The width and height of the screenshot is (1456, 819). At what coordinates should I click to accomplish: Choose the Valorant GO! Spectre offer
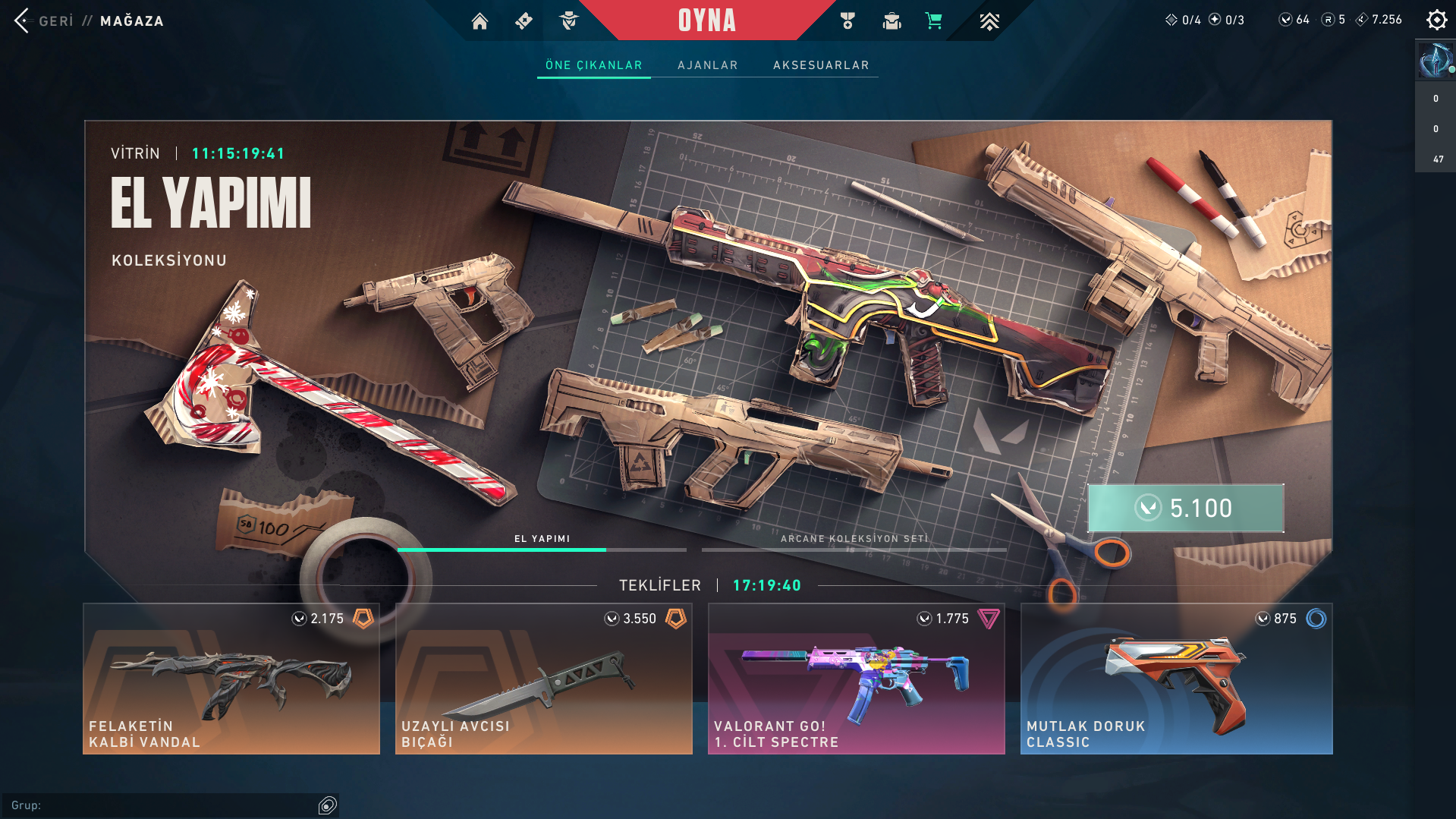[857, 679]
